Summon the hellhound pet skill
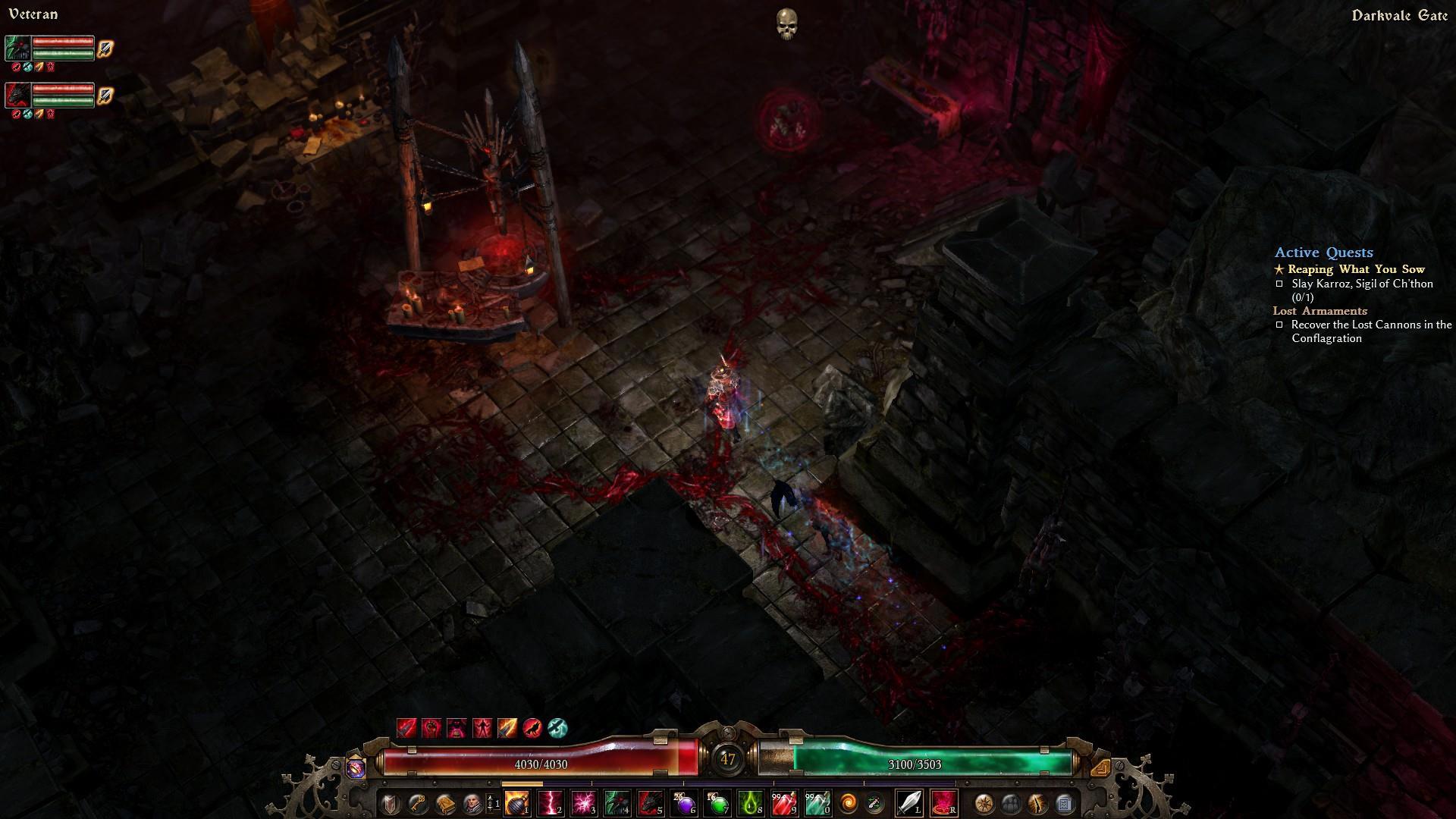Screen dimensions: 1456x819 click(x=651, y=802)
